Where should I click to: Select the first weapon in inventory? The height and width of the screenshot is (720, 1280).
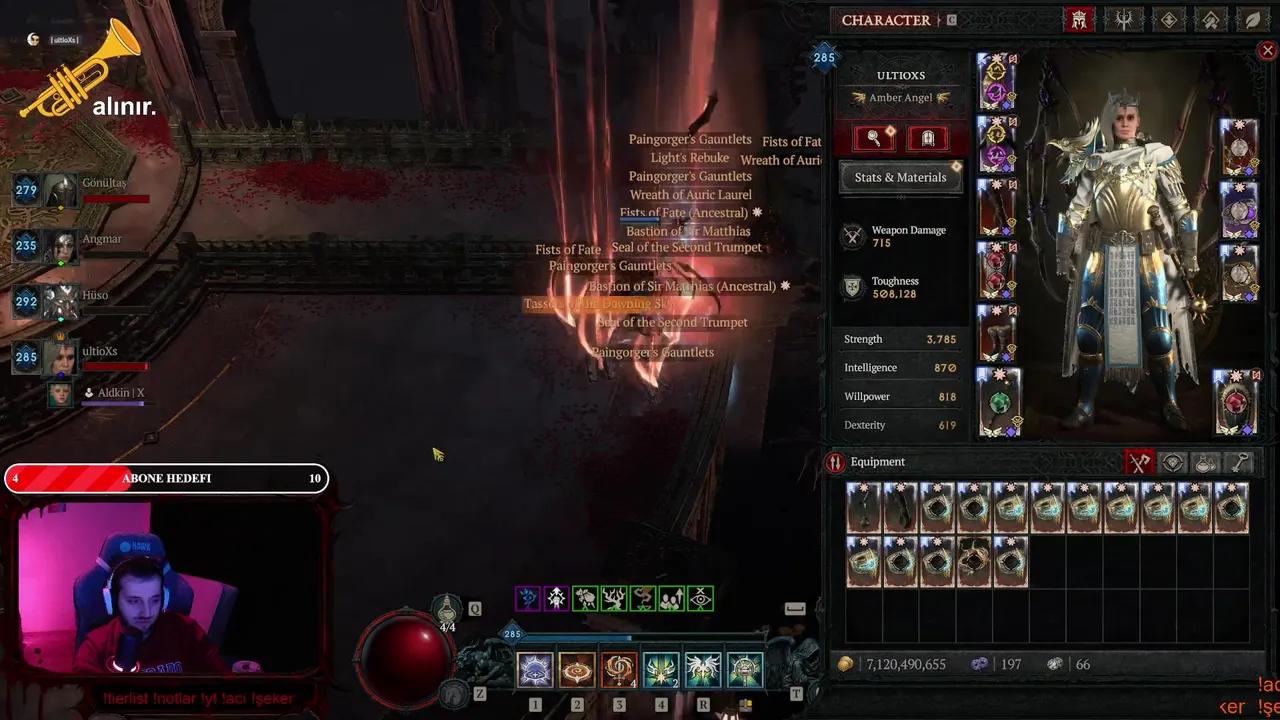tap(863, 508)
